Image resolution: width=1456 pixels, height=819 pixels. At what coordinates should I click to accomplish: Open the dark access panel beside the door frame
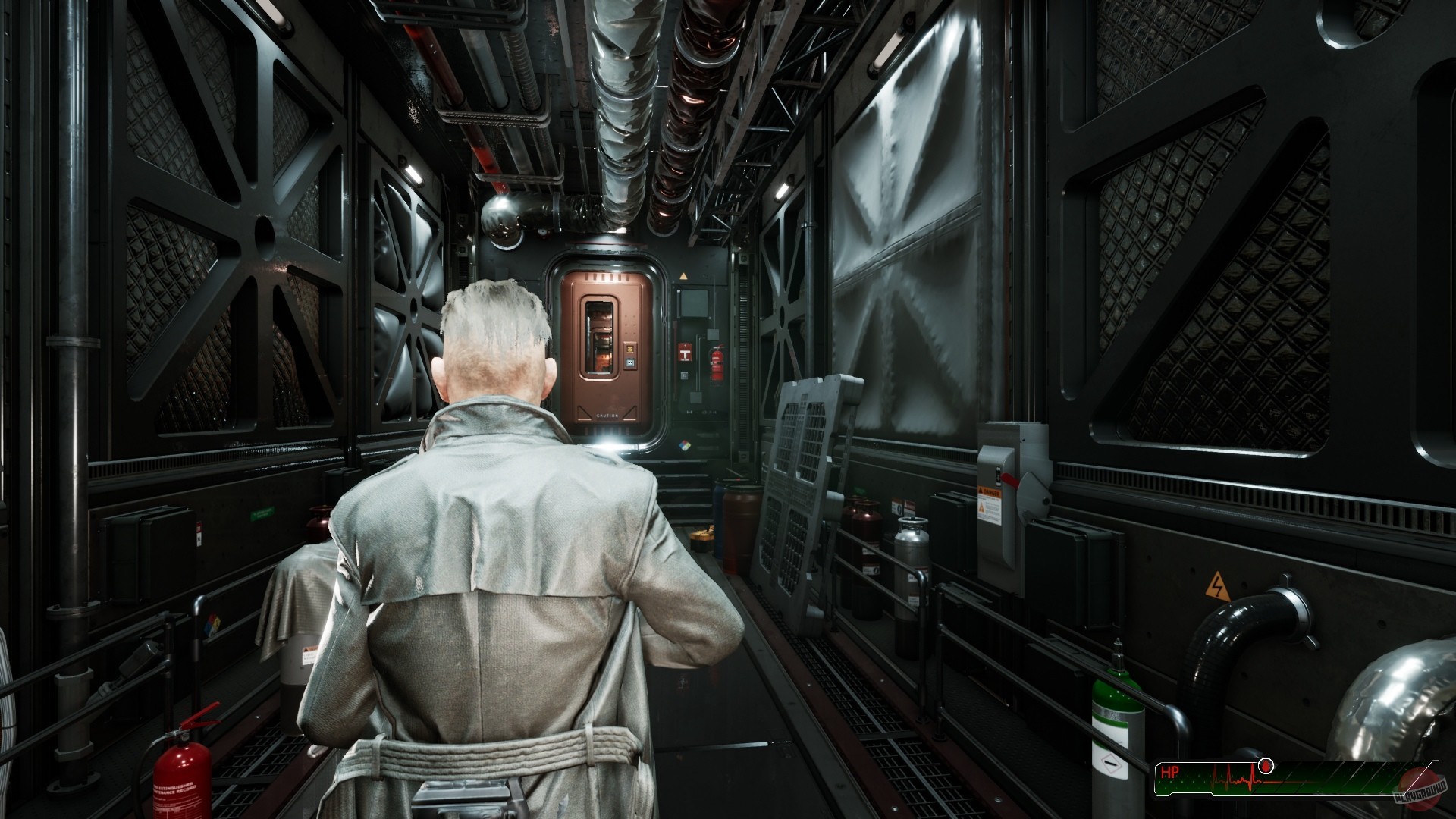click(x=694, y=303)
